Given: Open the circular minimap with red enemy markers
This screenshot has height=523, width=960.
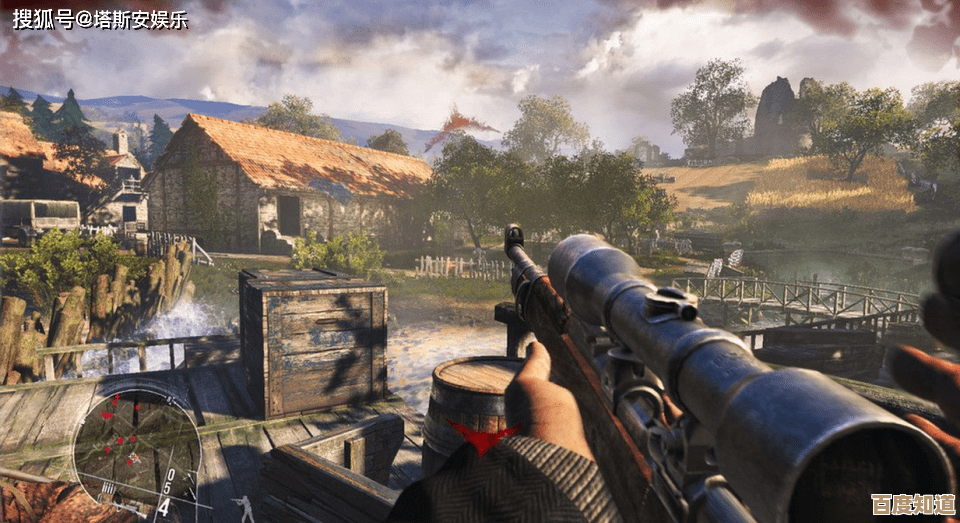Looking at the screenshot, I should coord(133,446).
